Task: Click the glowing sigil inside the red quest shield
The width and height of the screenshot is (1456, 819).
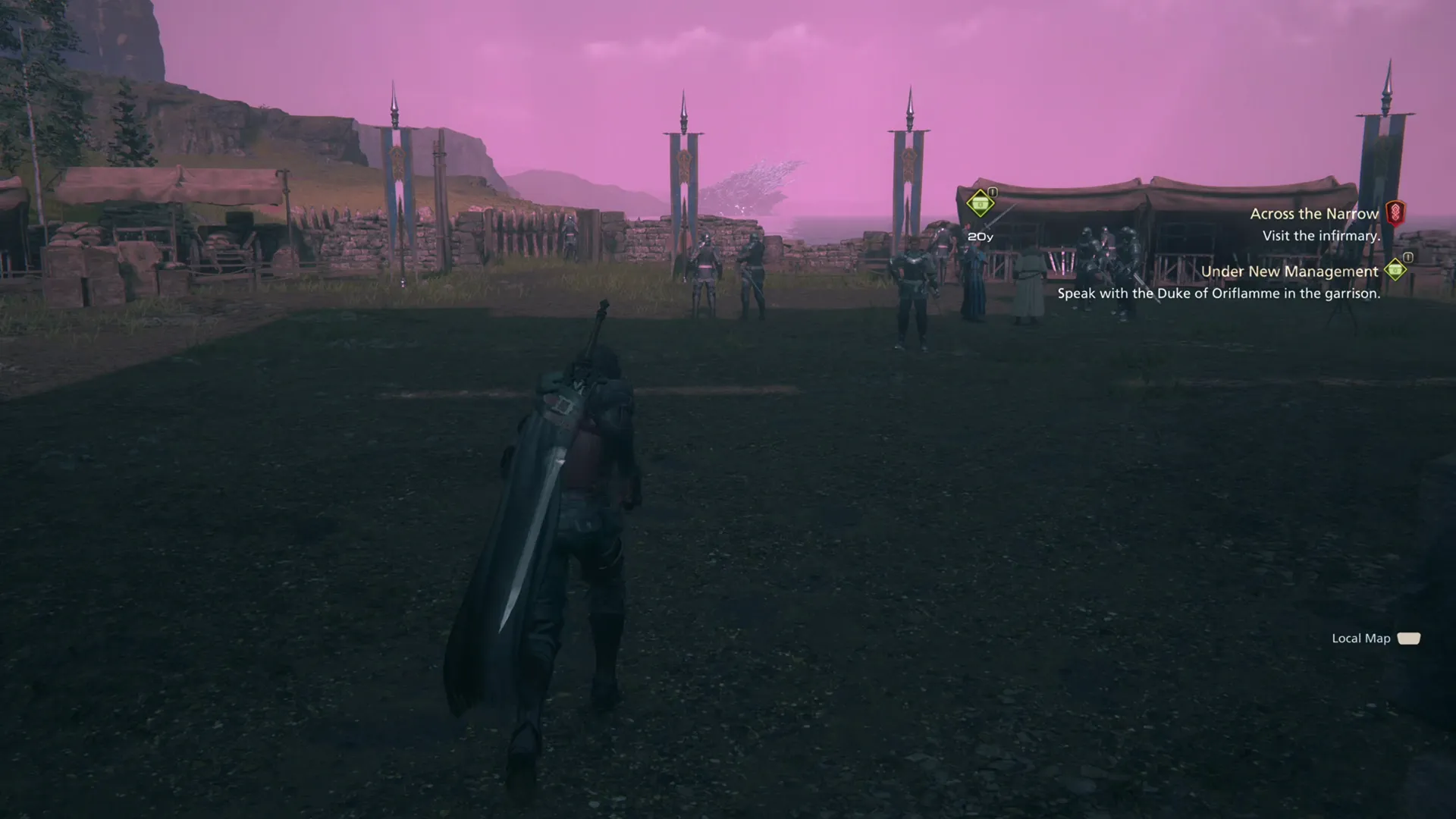Action: click(x=1395, y=211)
